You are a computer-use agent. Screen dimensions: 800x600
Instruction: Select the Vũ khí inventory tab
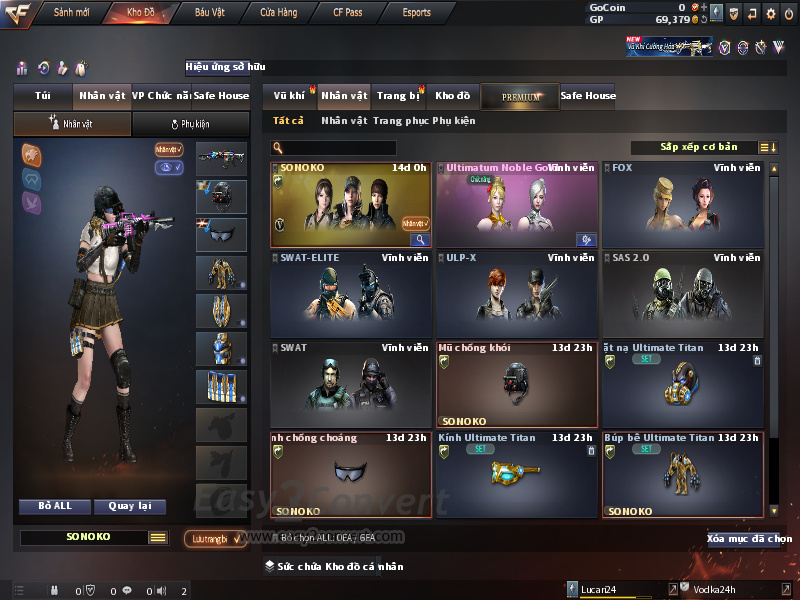(x=290, y=96)
